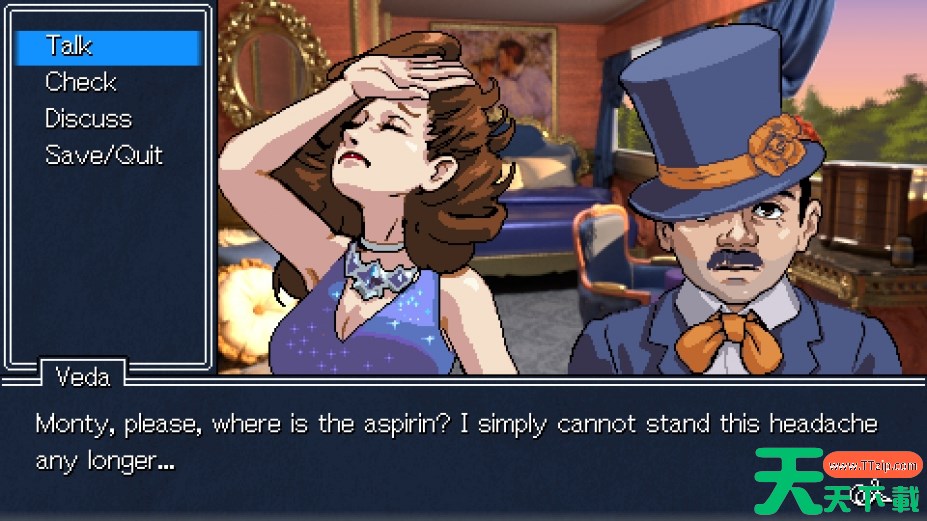
Task: Select the Talk command
Action: [70, 46]
